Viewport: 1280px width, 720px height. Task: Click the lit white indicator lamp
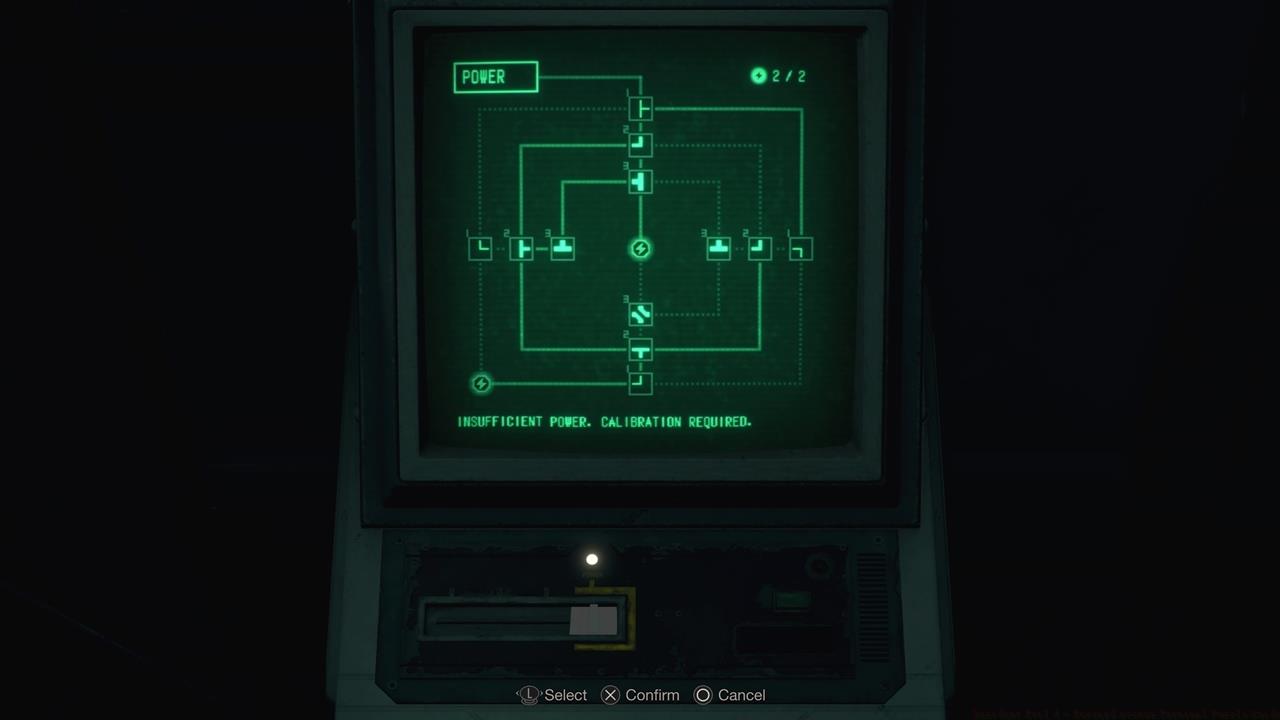[591, 558]
